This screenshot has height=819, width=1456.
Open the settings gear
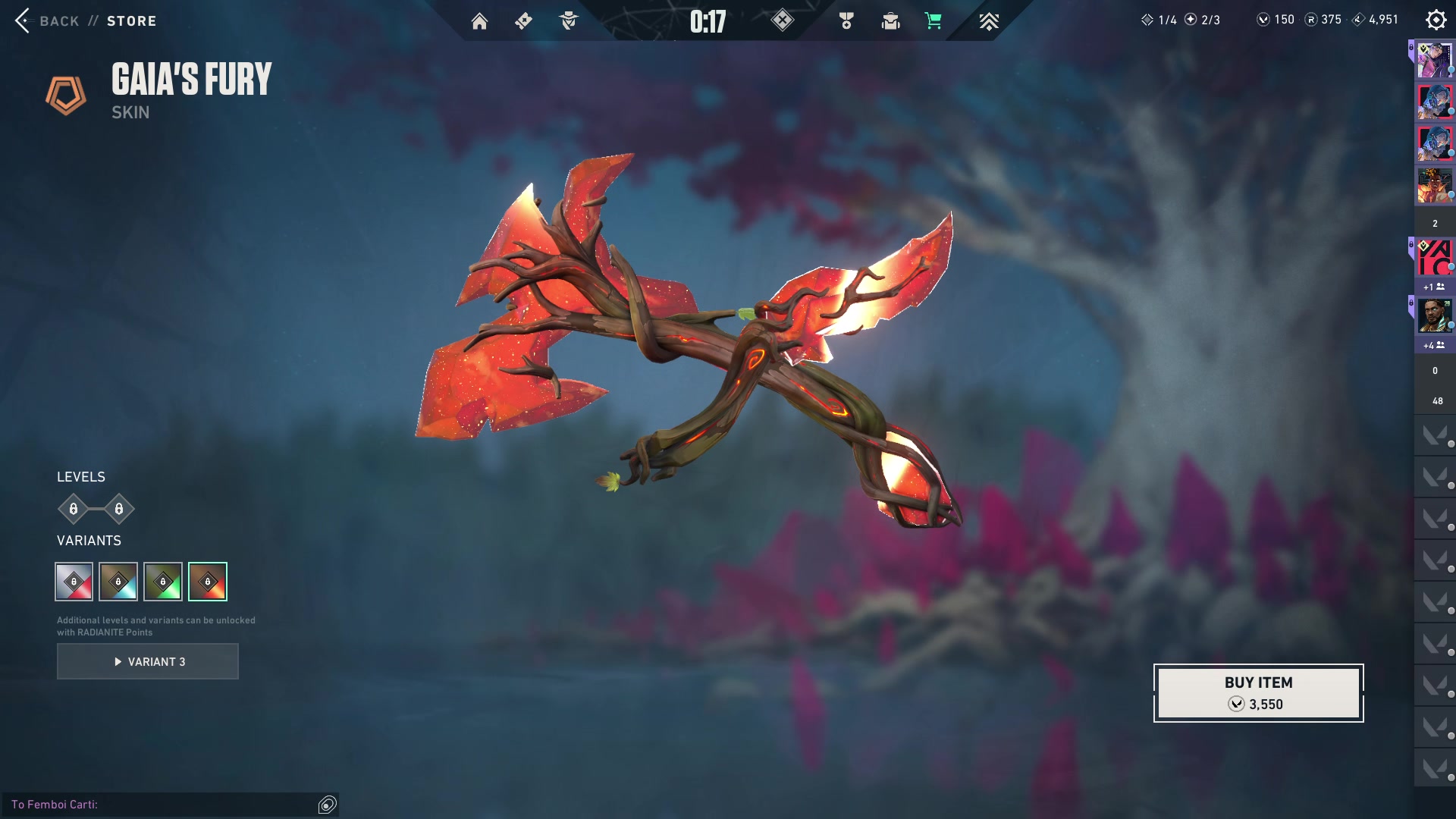pos(1436,20)
